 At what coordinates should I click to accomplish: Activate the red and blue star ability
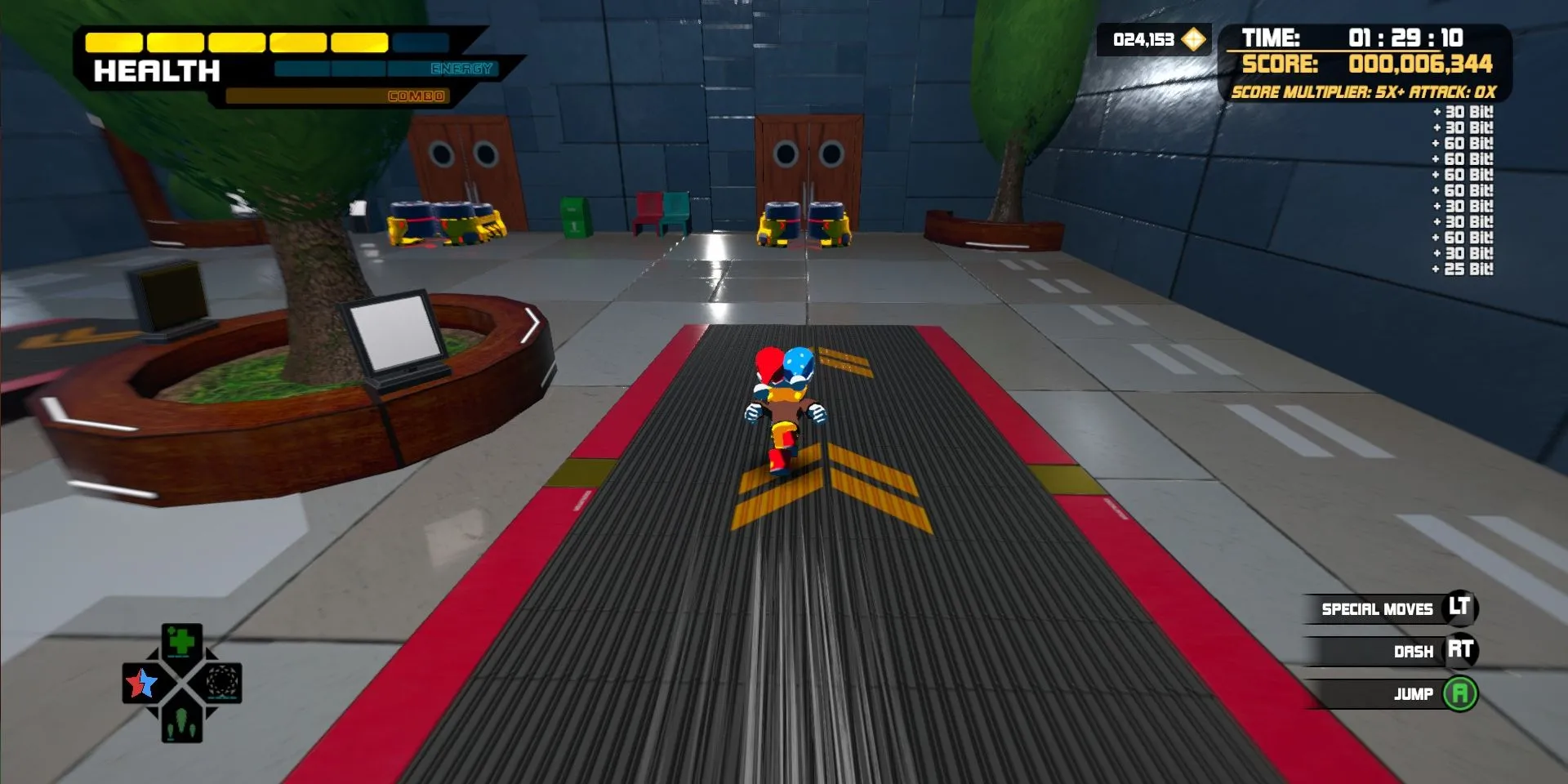pos(141,683)
